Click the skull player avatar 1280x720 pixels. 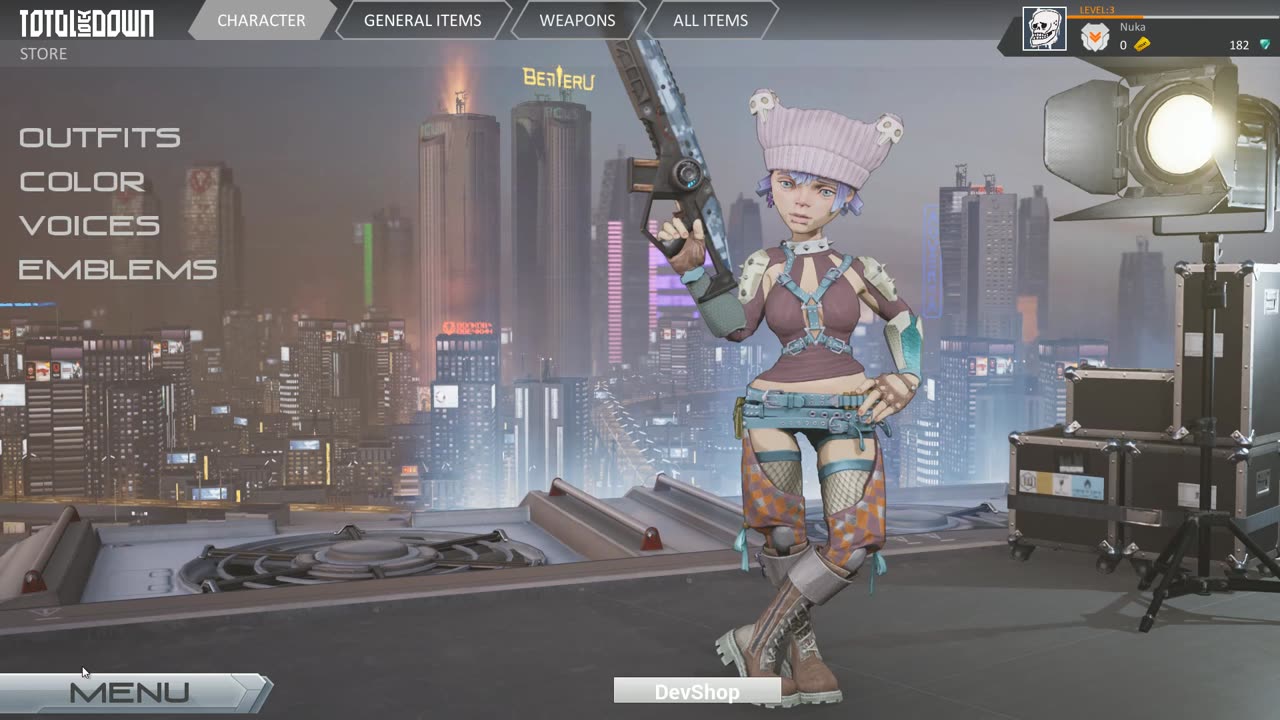pos(1043,29)
